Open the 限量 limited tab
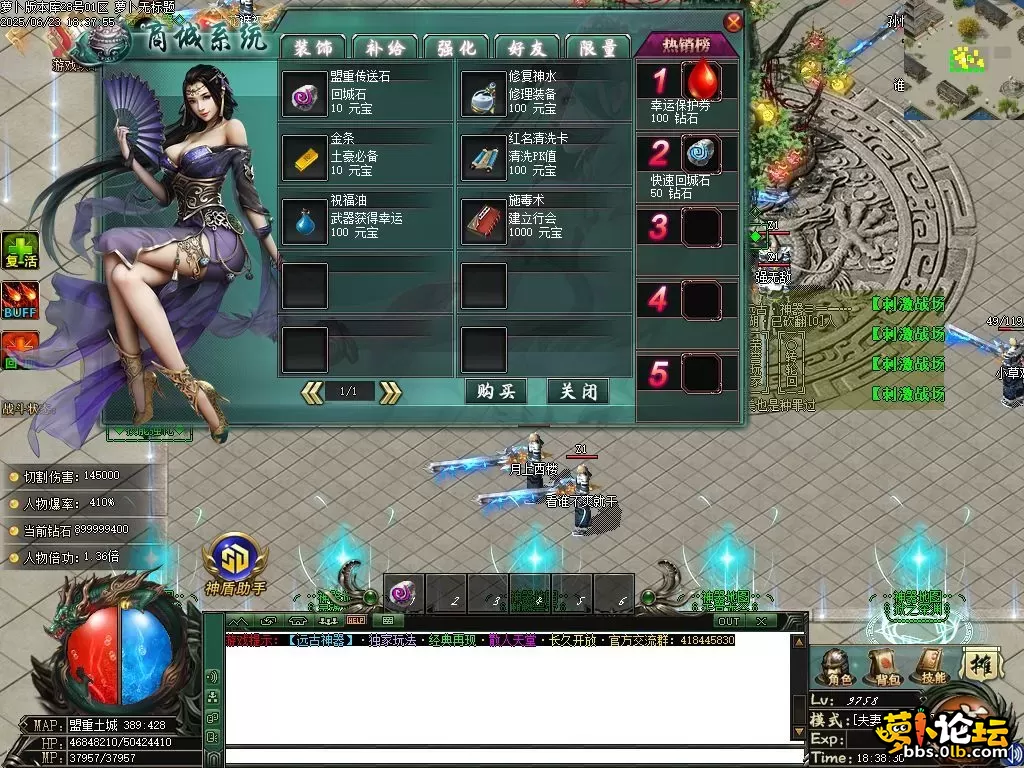 pyautogui.click(x=597, y=47)
